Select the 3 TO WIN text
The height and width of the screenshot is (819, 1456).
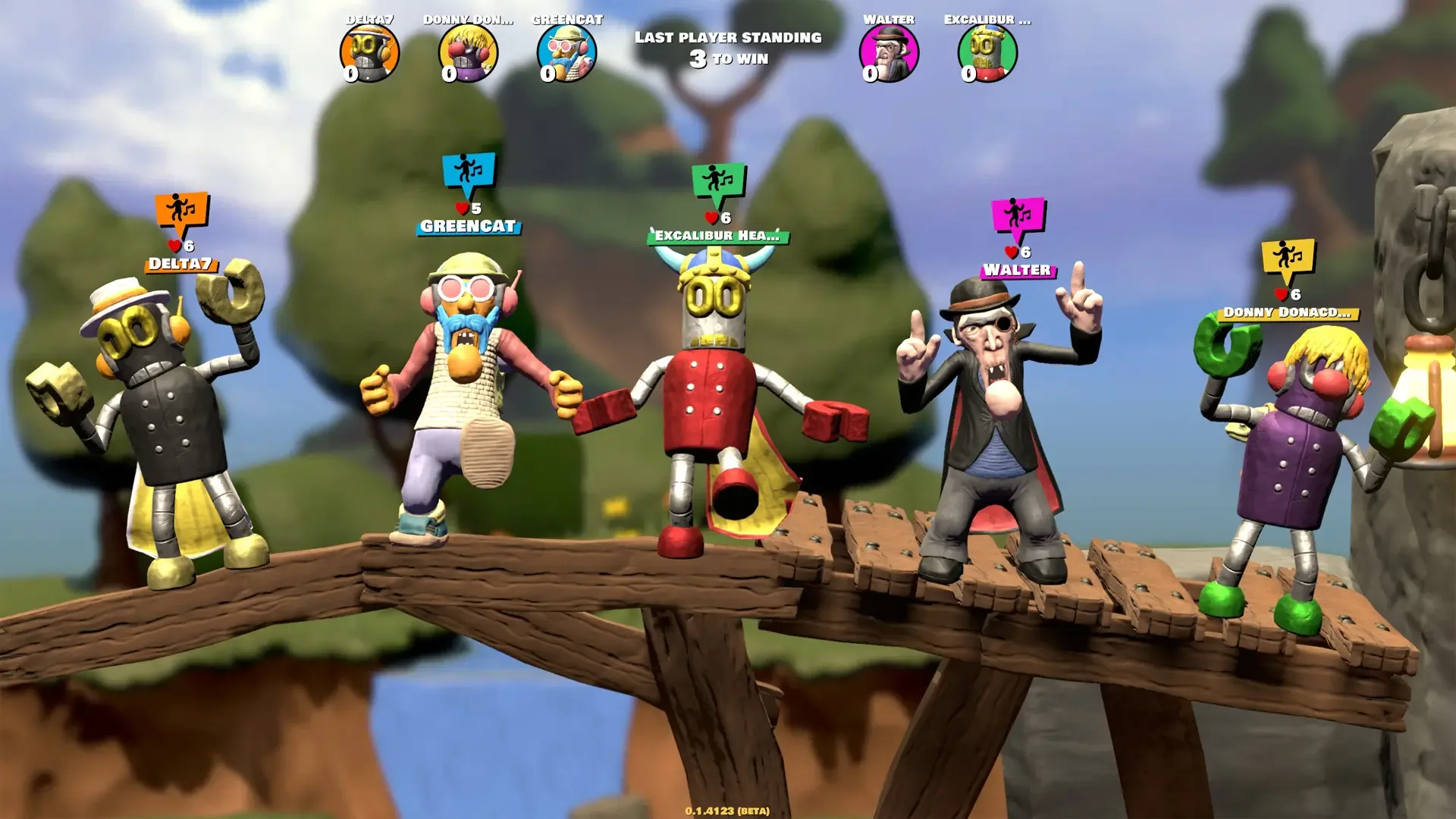point(727,57)
